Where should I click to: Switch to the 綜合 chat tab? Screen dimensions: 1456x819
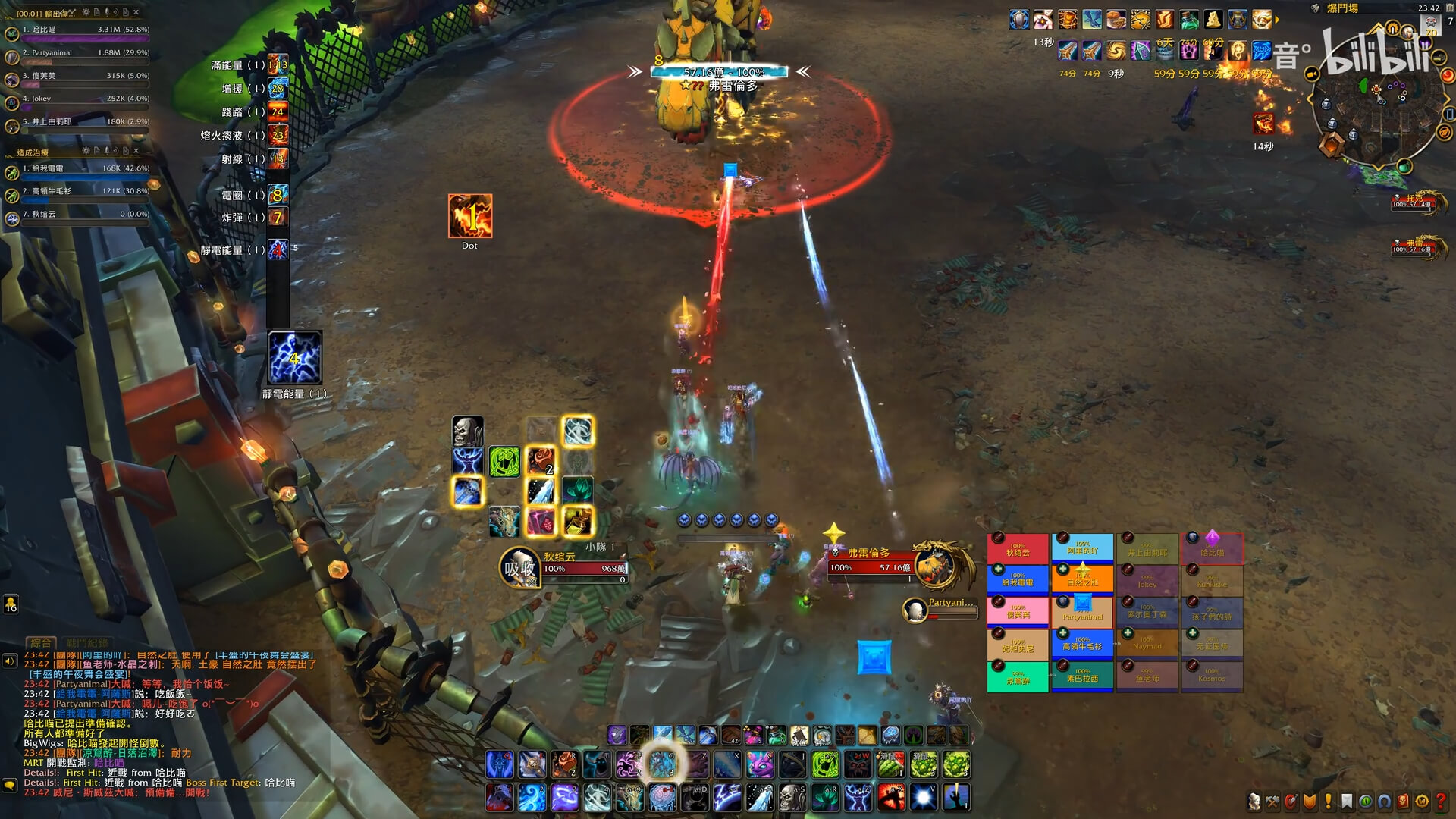[x=42, y=642]
